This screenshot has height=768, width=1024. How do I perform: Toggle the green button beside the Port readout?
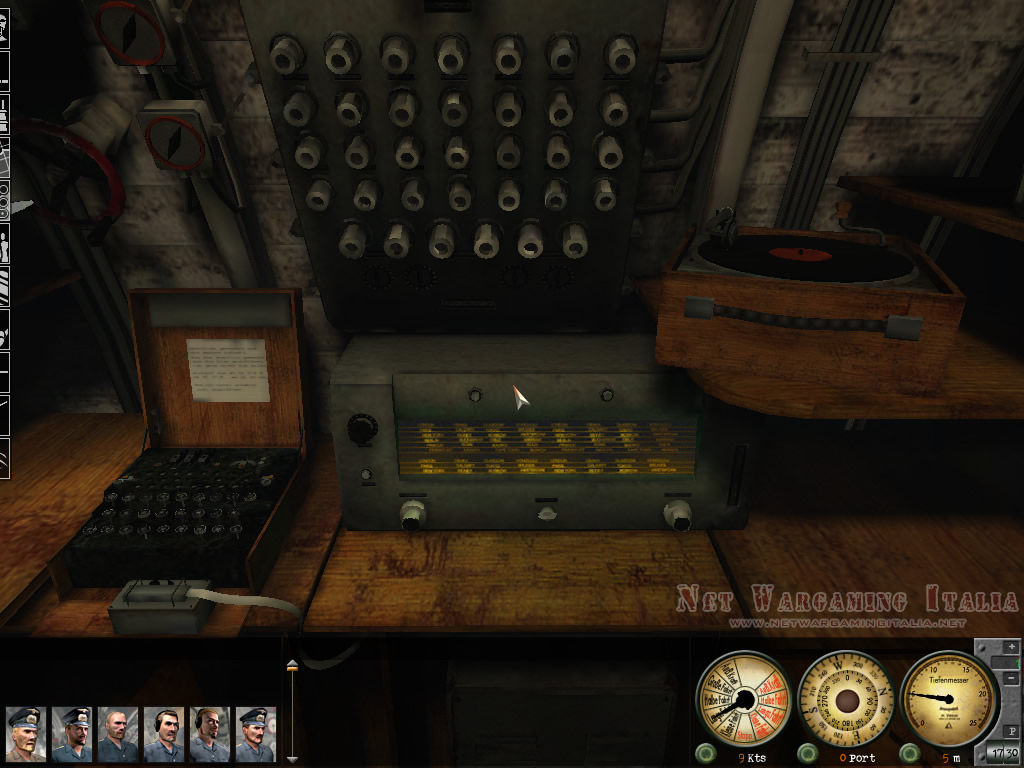coord(807,753)
